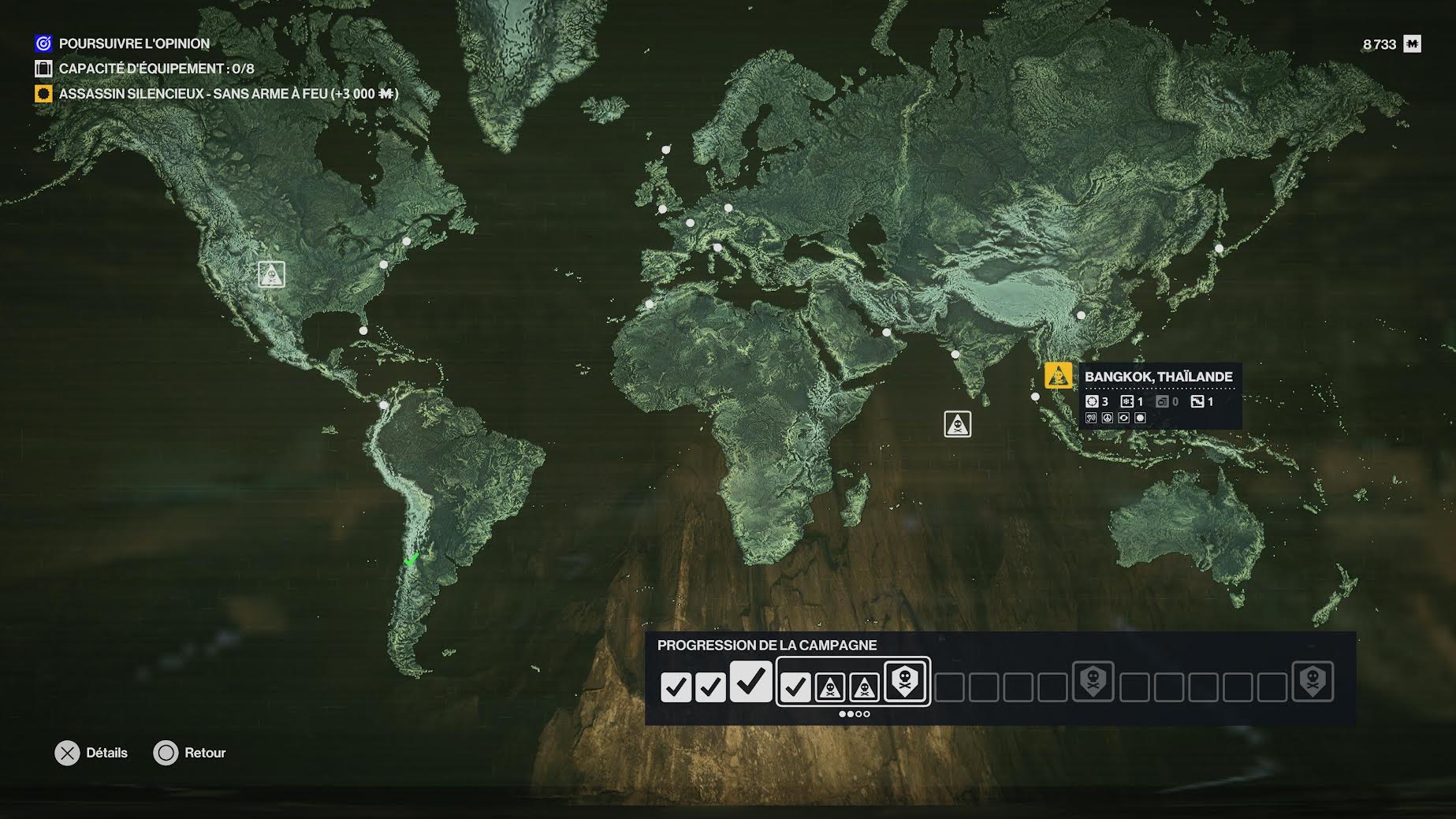Screen dimensions: 1456x819
Task: Select the white location dot in northern Japan
Action: coord(1219,248)
